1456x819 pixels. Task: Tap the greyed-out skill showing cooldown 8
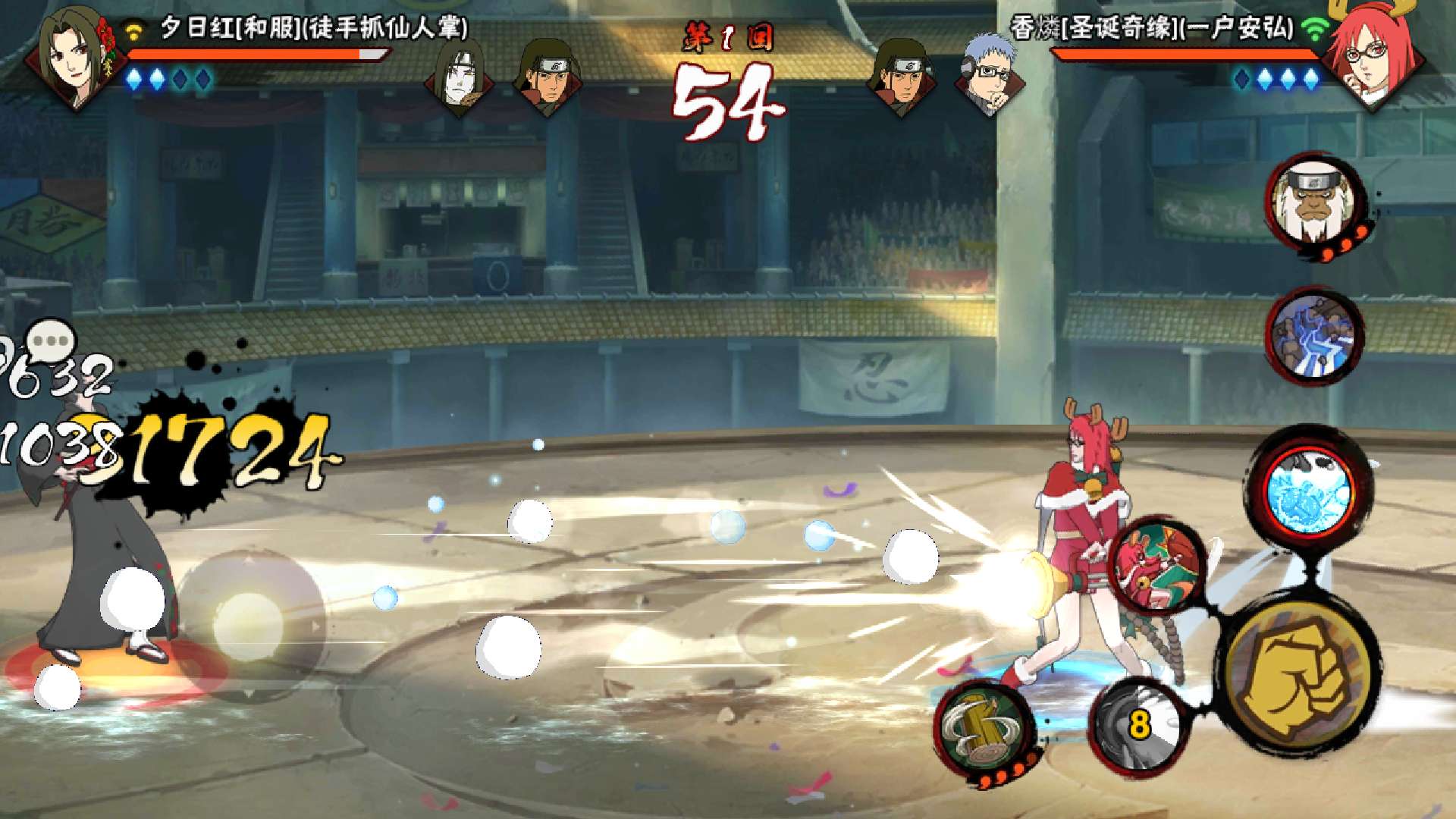pos(1138,725)
